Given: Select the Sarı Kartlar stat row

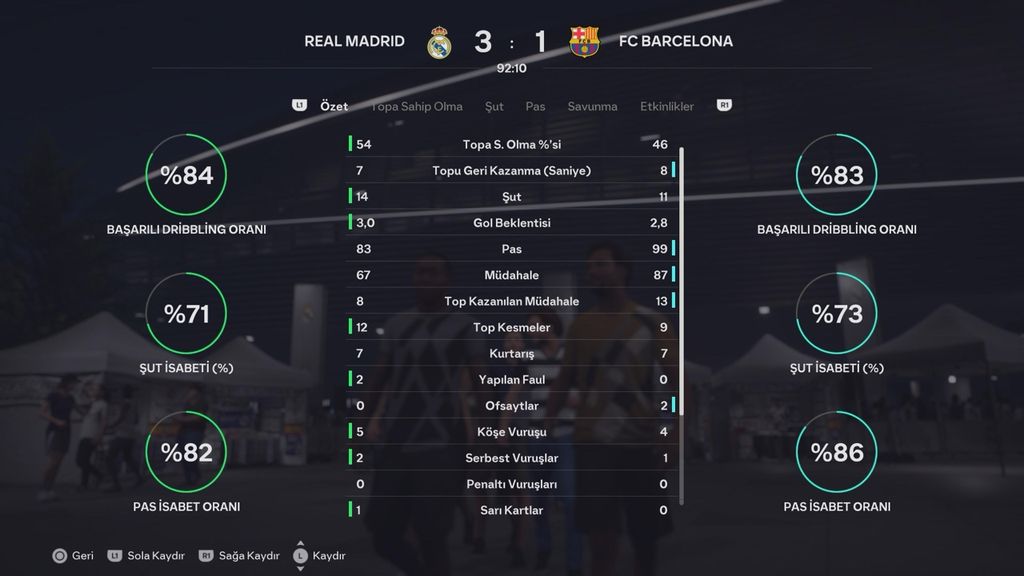Looking at the screenshot, I should click(x=512, y=510).
